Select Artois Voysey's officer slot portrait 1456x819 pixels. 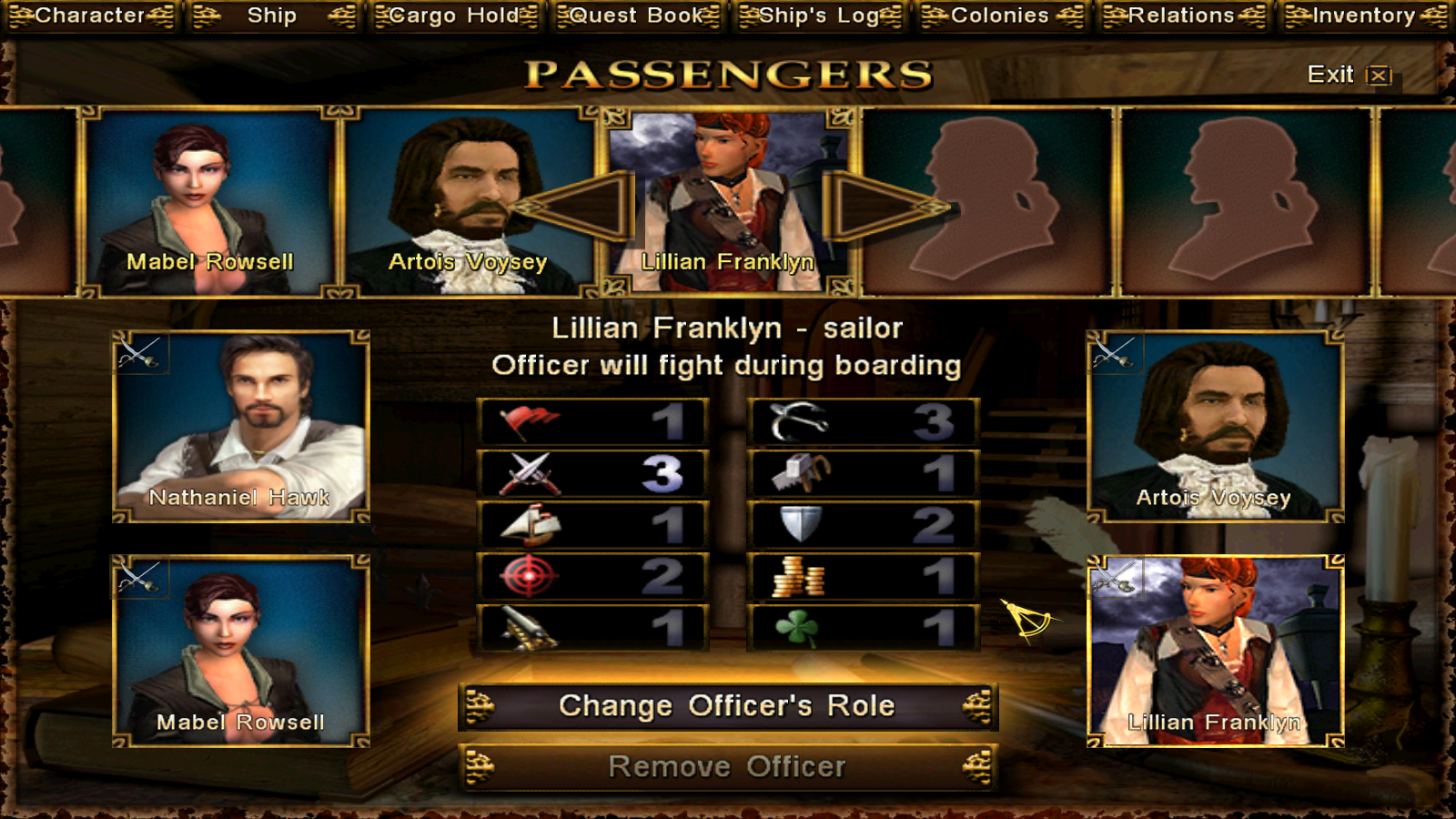1215,426
